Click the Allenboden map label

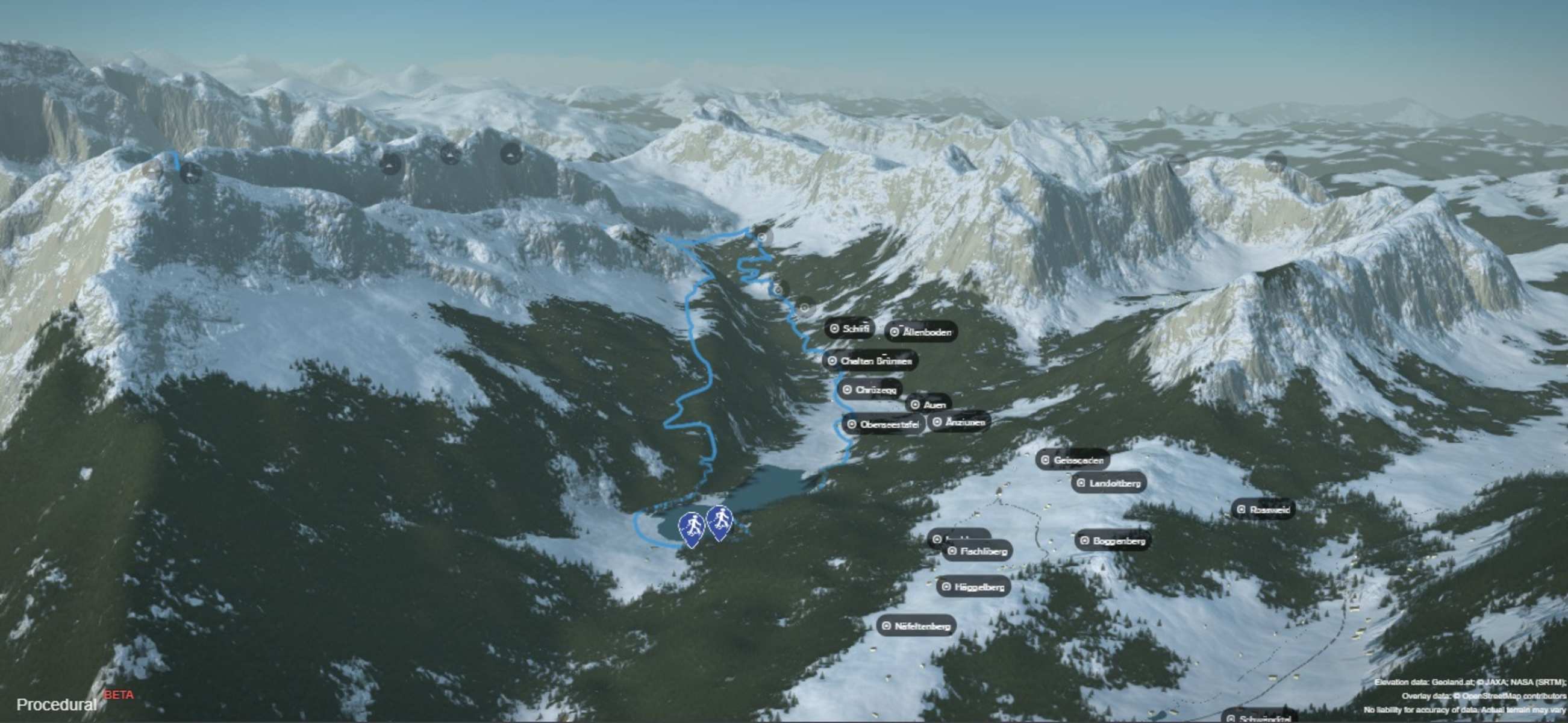click(921, 332)
